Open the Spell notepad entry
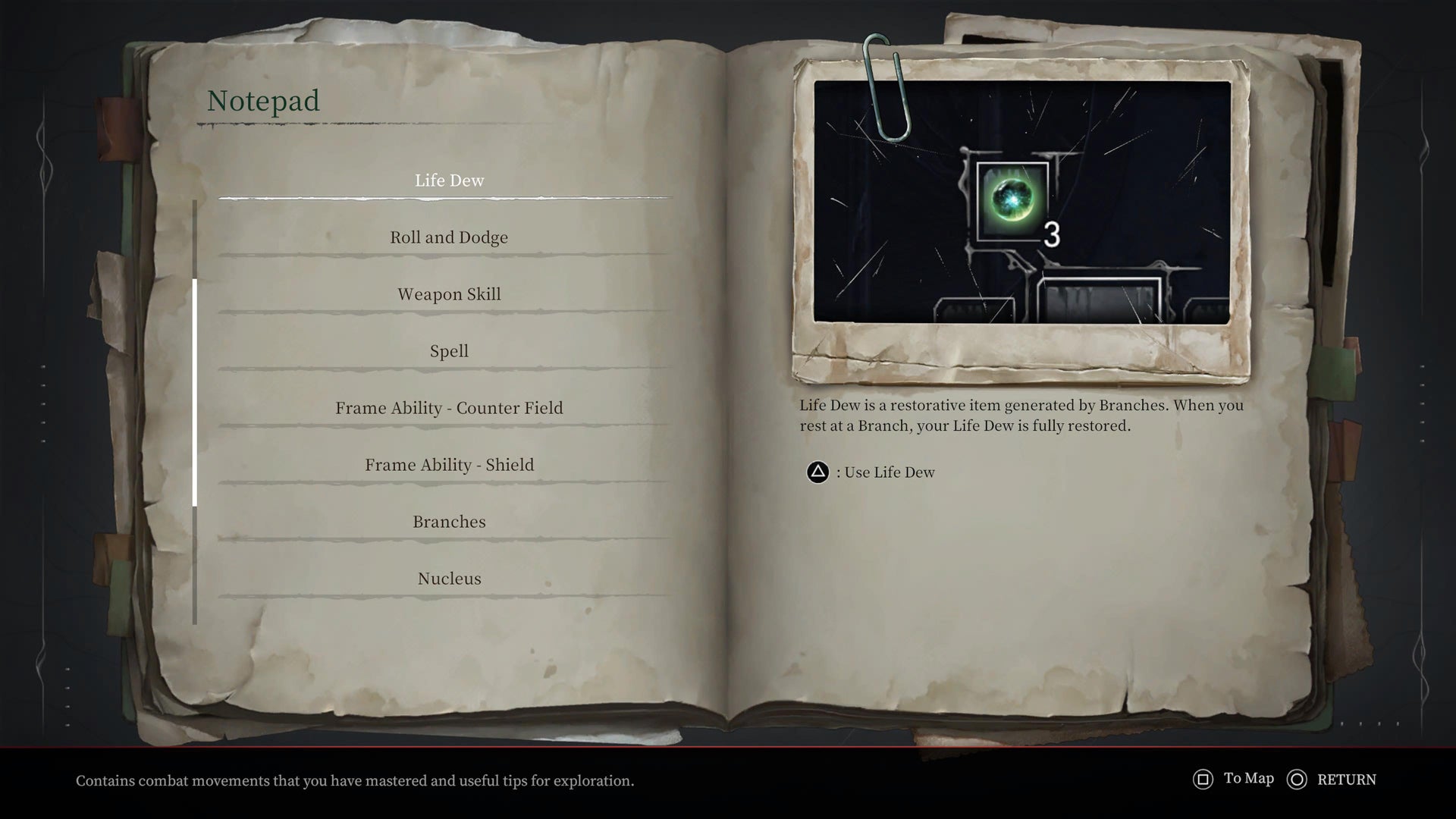 click(449, 350)
